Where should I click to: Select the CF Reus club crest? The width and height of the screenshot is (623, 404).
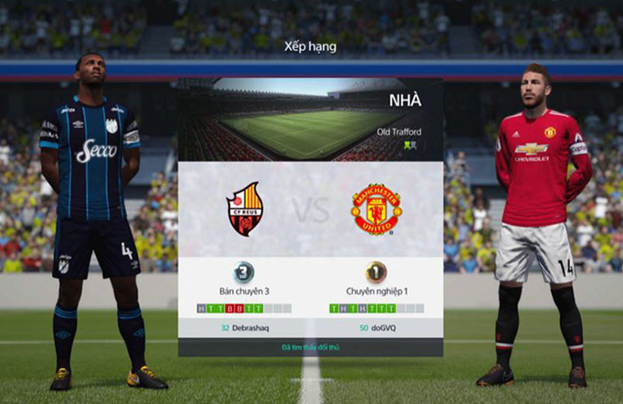pyautogui.click(x=244, y=208)
